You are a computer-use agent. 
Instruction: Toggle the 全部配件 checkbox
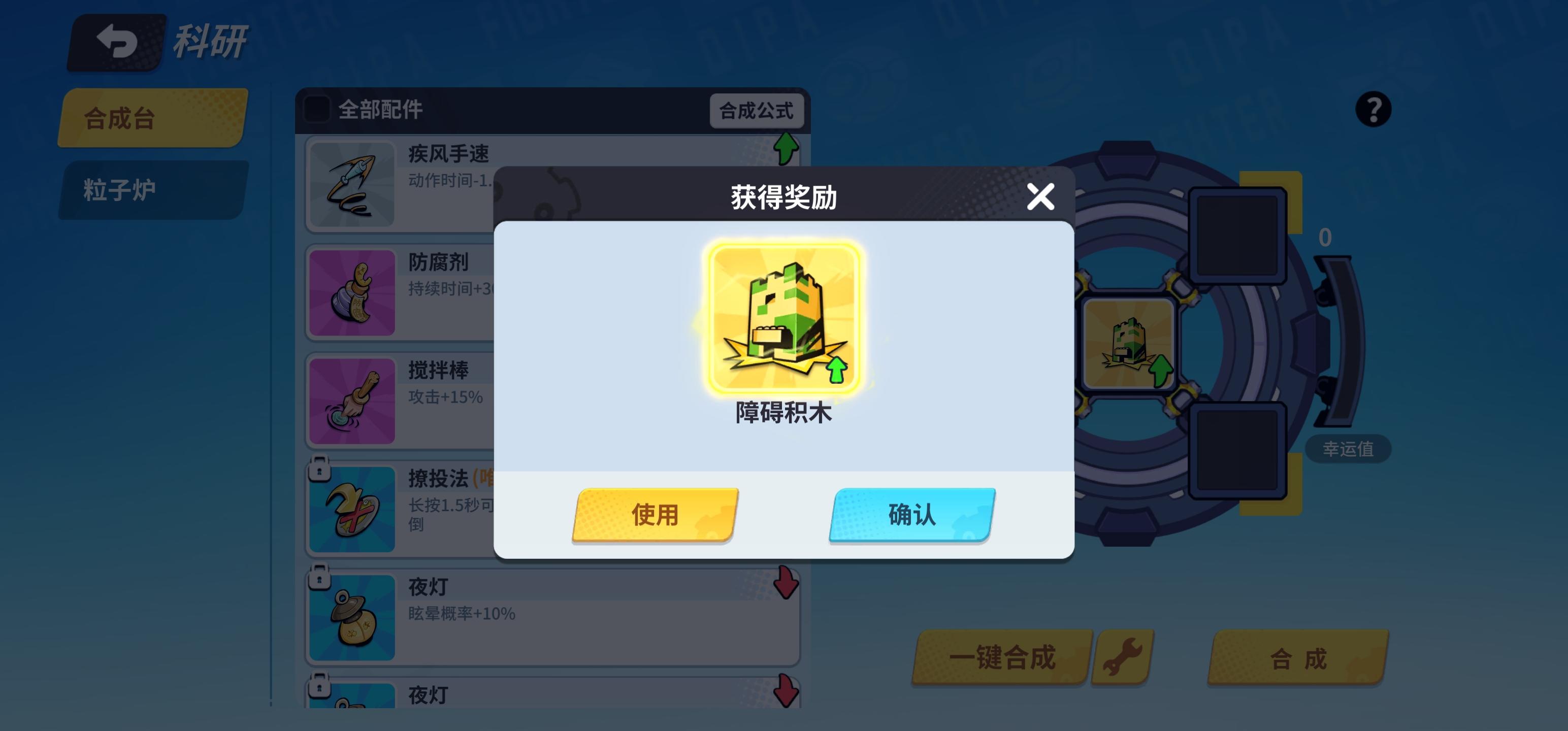click(316, 110)
